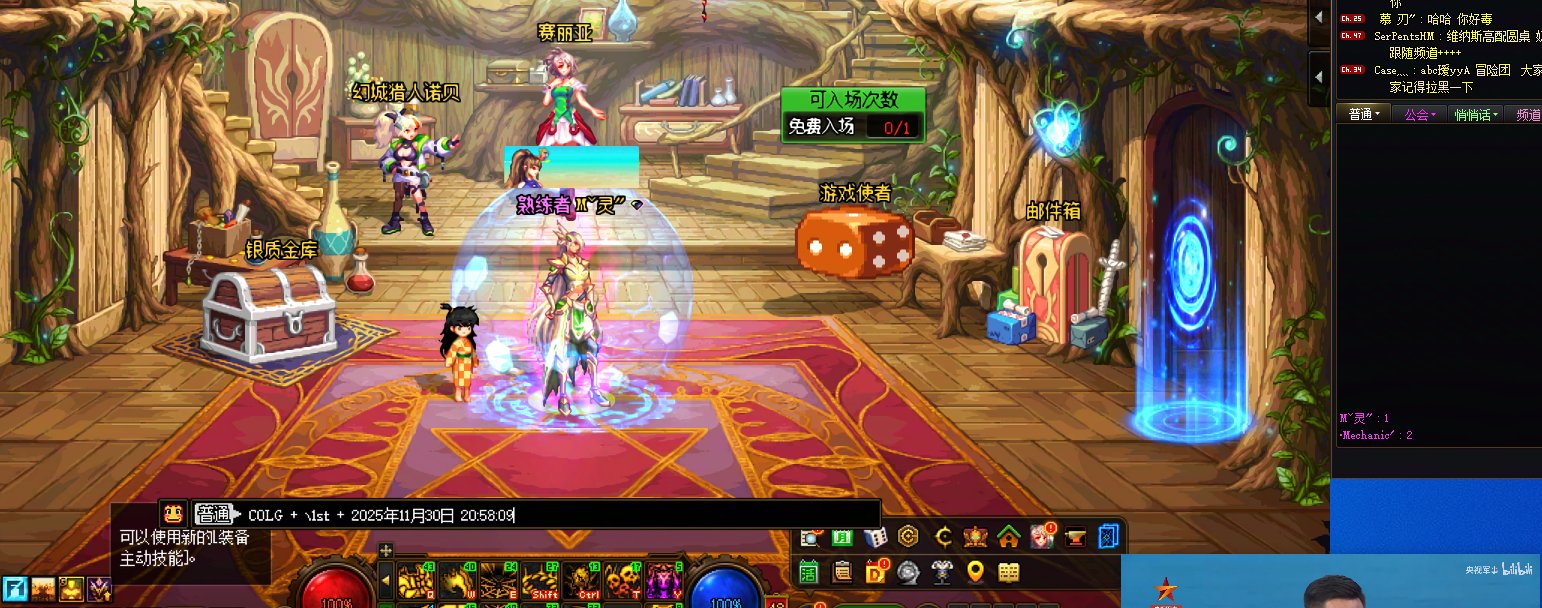
Task: Open the yellow map pin icon
Action: point(975,572)
